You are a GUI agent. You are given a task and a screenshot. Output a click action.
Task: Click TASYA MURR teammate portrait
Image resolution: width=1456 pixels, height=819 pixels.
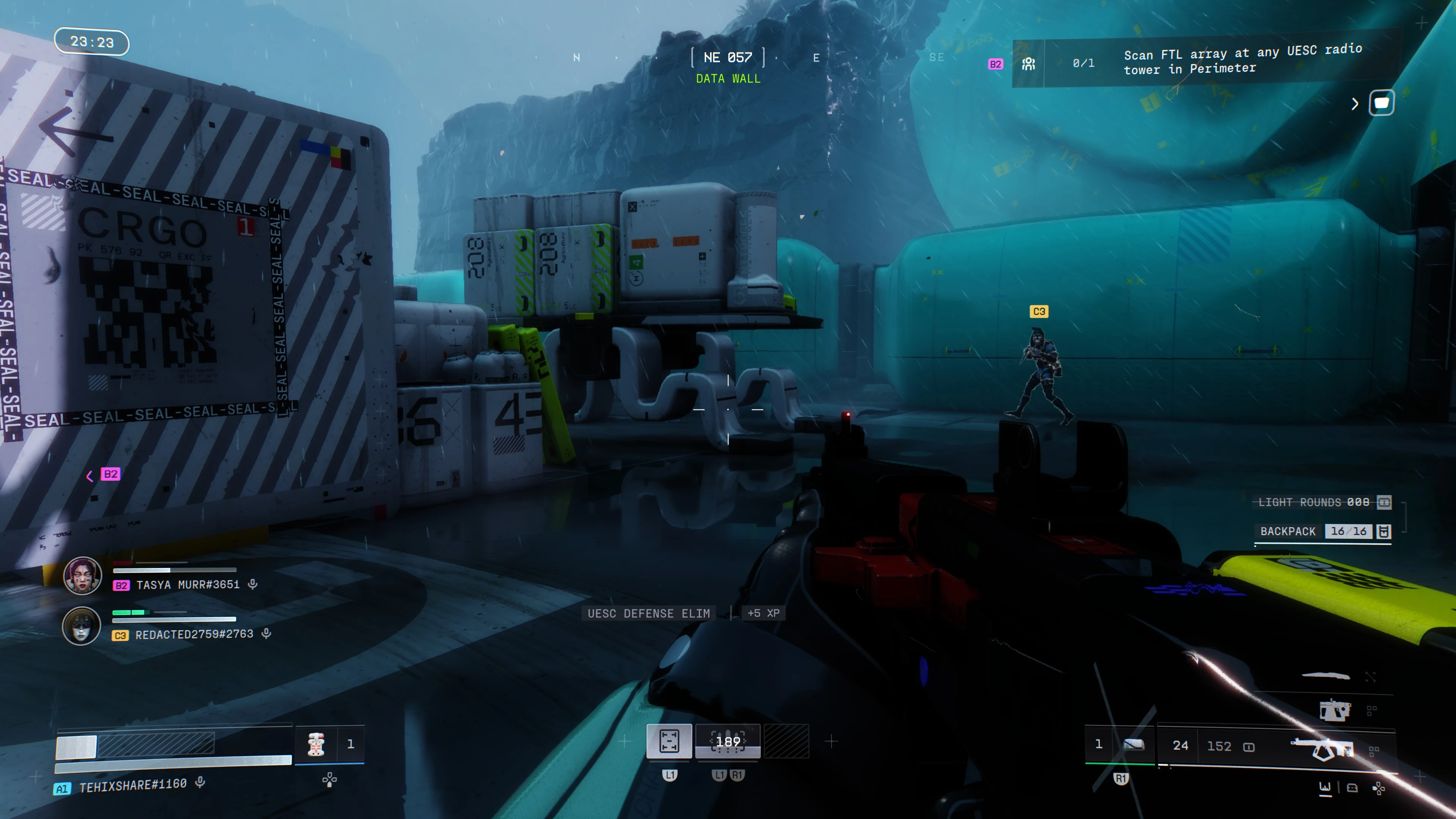[x=83, y=576]
